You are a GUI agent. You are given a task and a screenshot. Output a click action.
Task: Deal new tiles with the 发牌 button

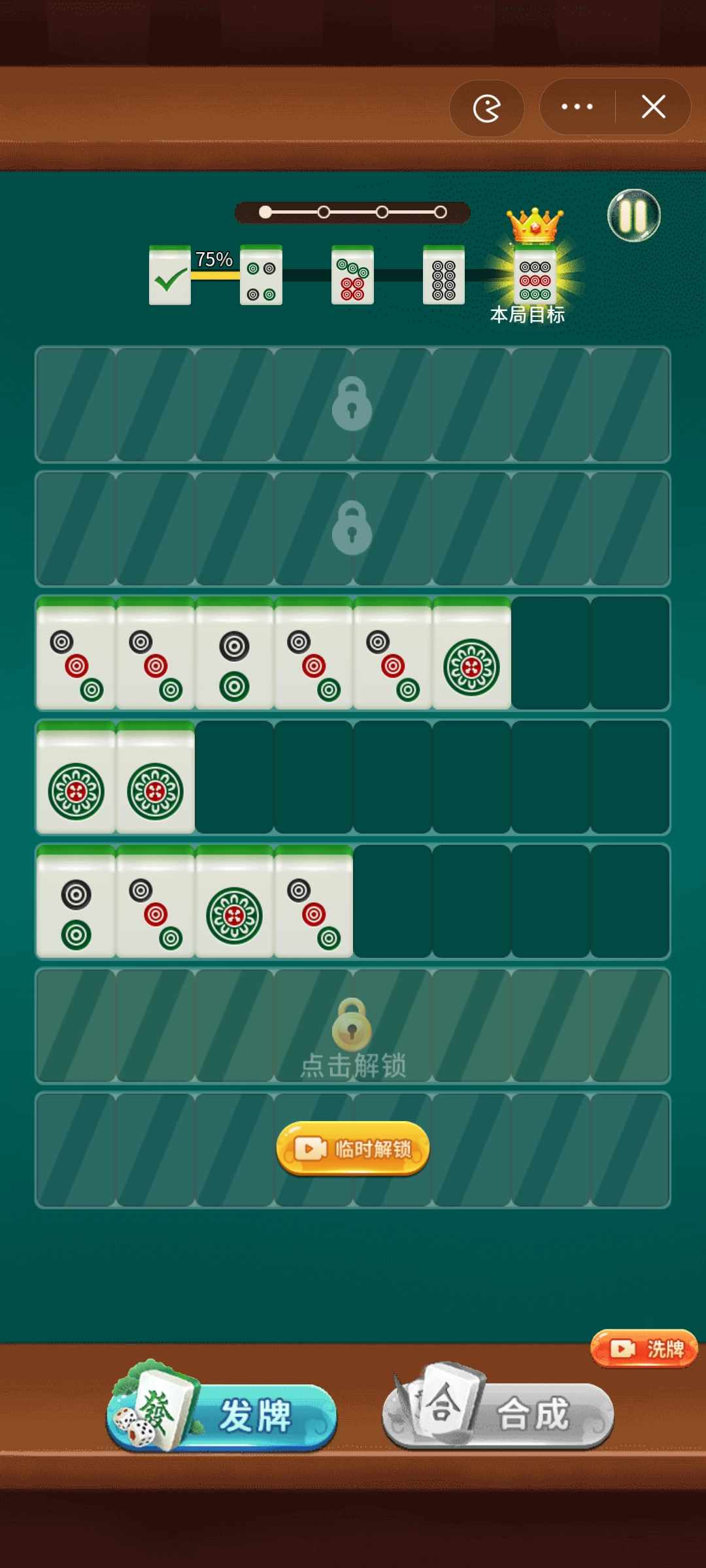(222, 1414)
